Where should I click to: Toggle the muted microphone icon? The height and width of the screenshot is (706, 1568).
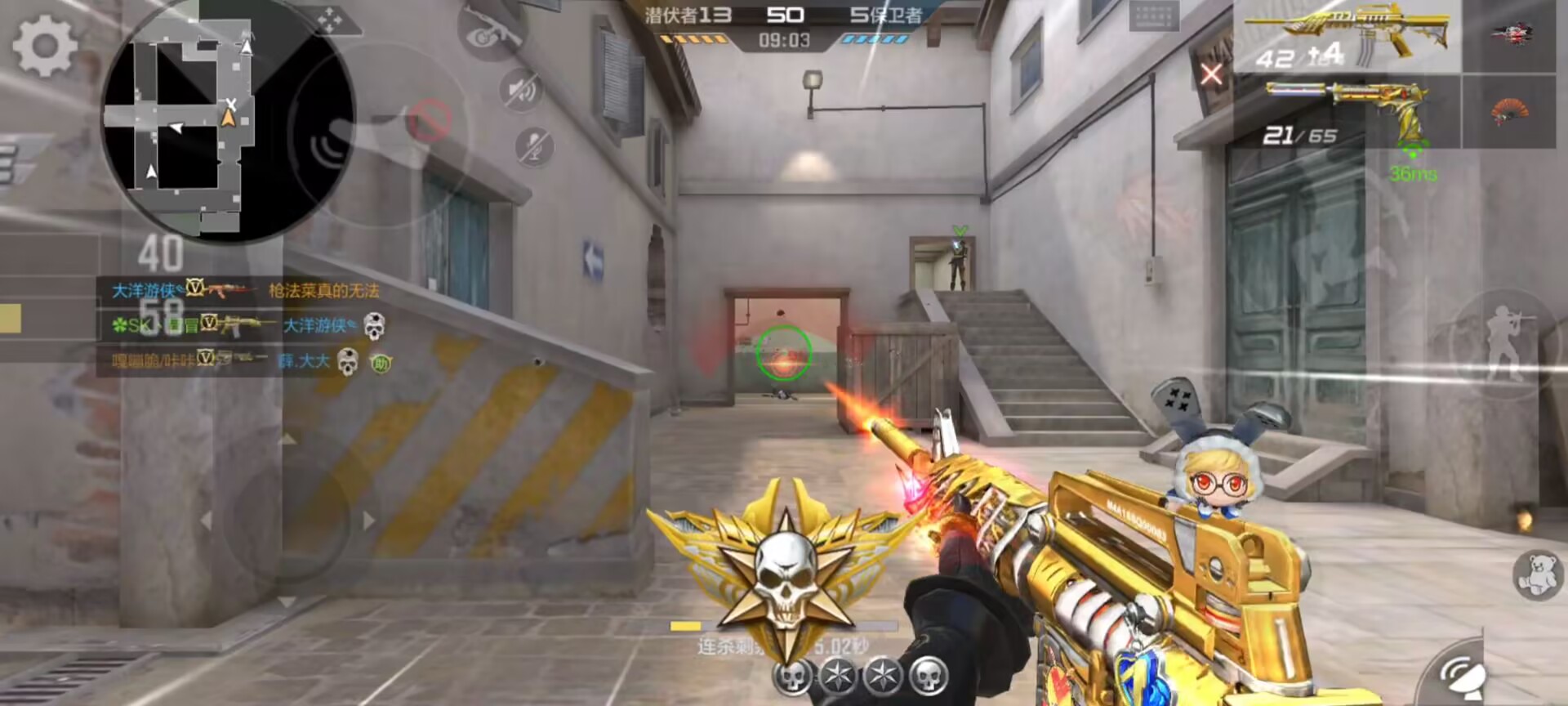click(535, 147)
